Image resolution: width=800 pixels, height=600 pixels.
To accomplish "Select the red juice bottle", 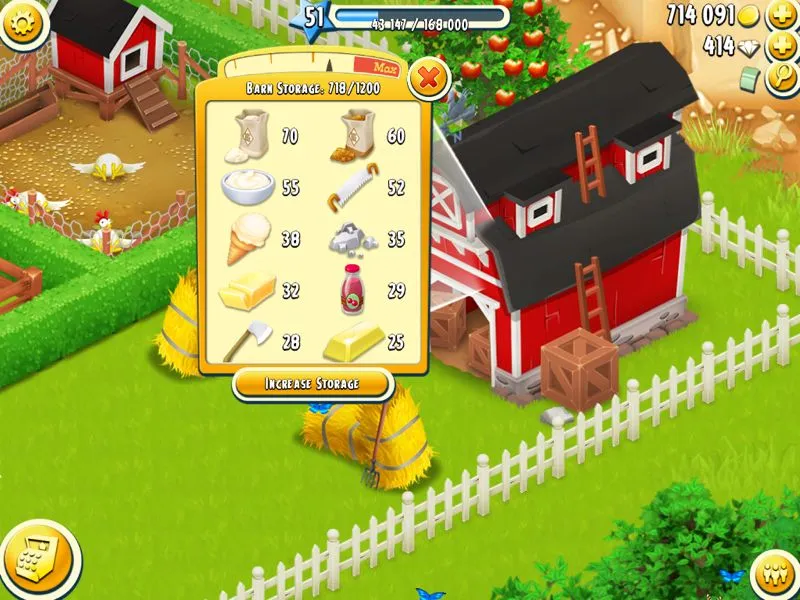I will click(352, 288).
